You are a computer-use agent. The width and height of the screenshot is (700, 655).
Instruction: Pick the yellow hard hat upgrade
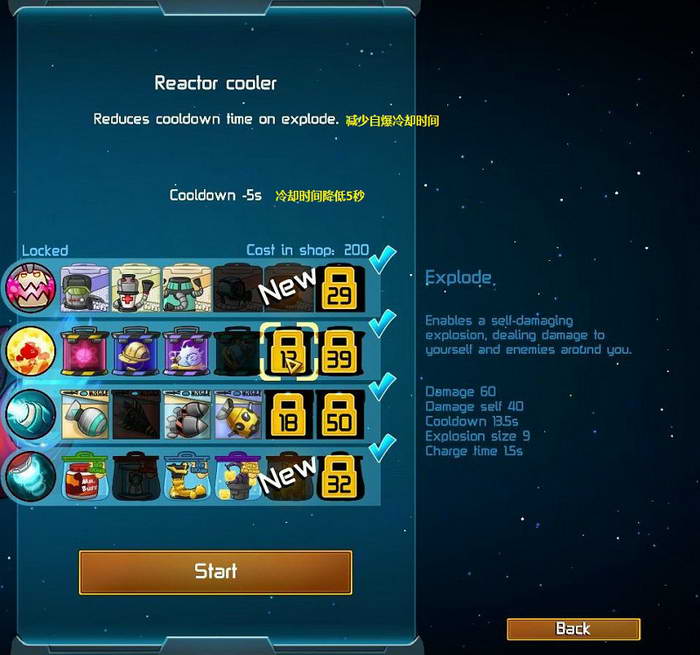tap(136, 351)
